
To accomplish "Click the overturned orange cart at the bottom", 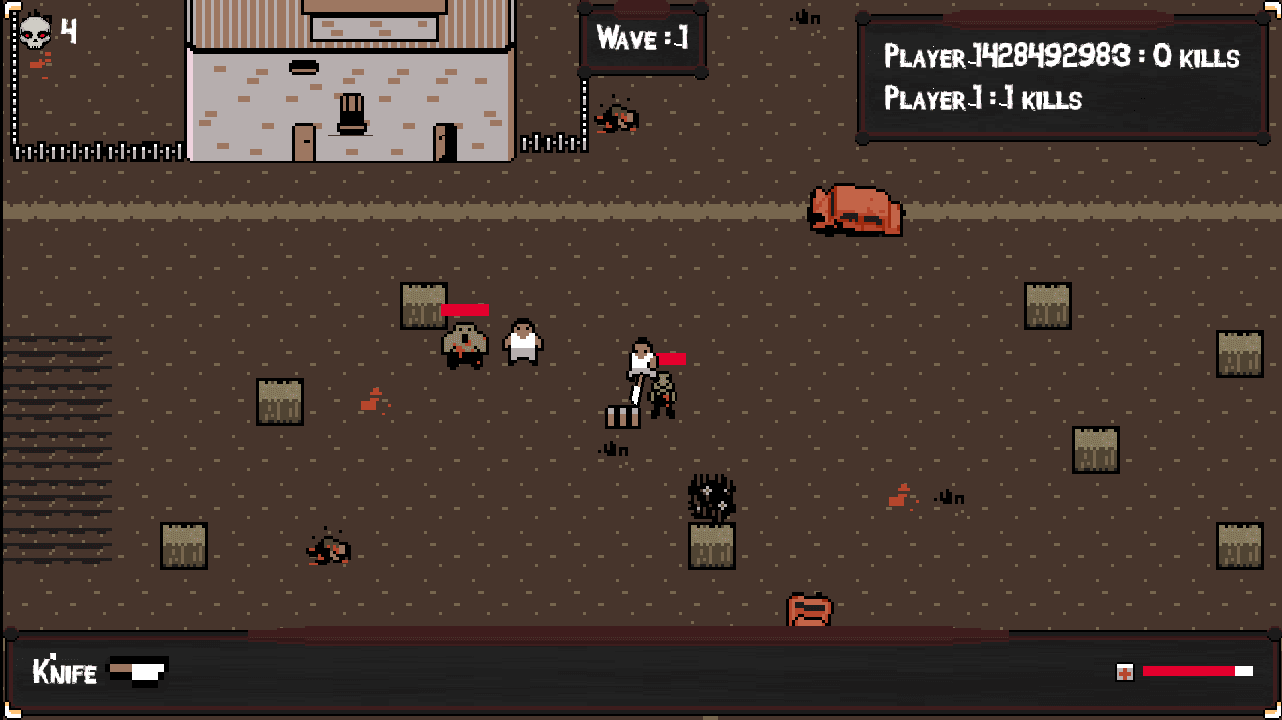I will (x=808, y=608).
